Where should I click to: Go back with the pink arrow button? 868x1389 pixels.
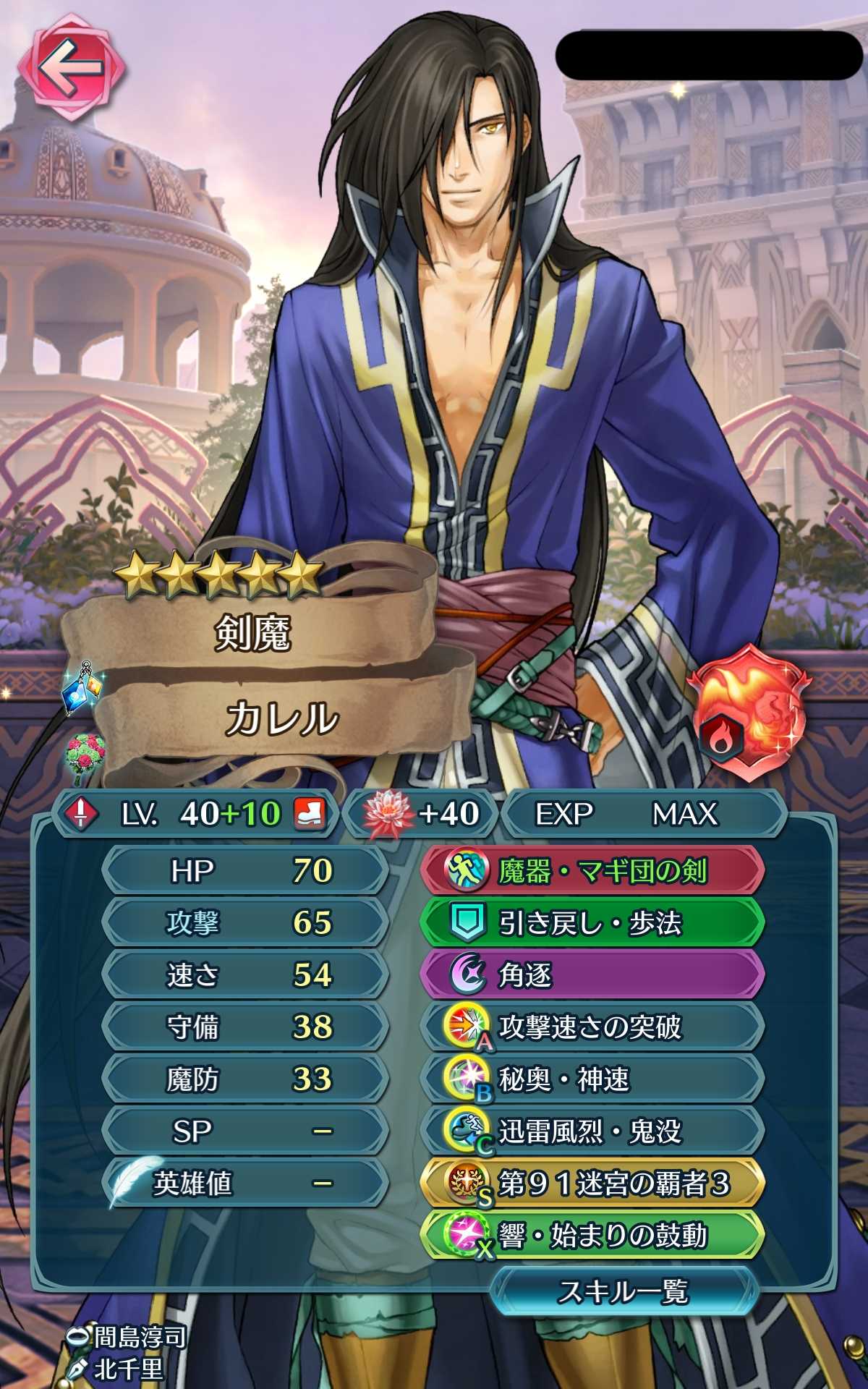(x=70, y=67)
